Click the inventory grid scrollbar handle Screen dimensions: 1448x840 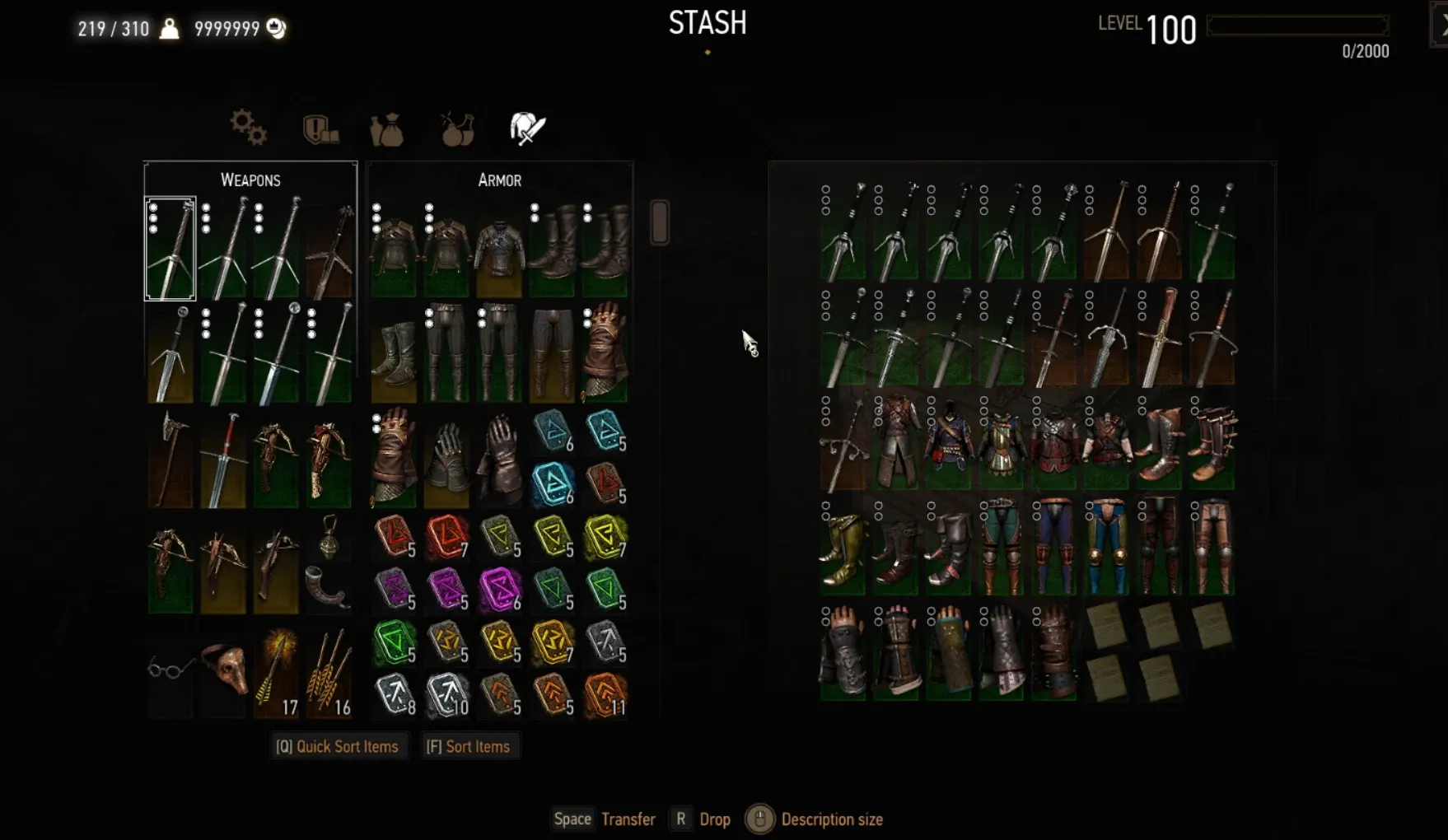tap(659, 222)
